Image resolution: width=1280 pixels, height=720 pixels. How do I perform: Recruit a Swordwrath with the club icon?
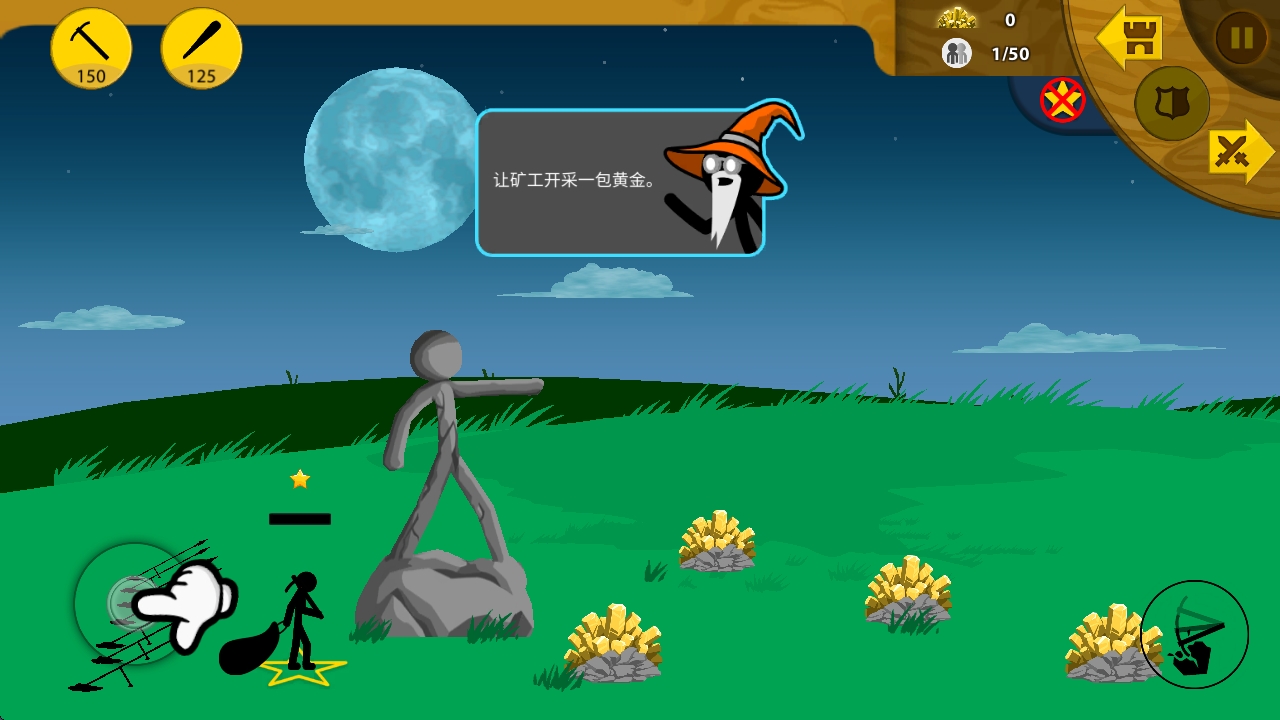pos(201,45)
